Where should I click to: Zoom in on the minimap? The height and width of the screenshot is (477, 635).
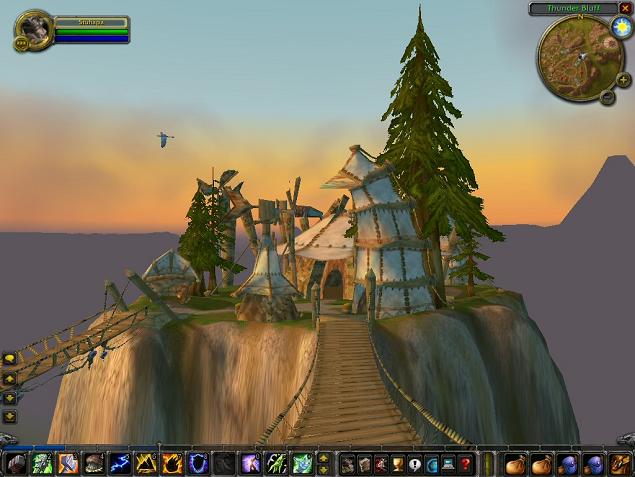pos(624,79)
